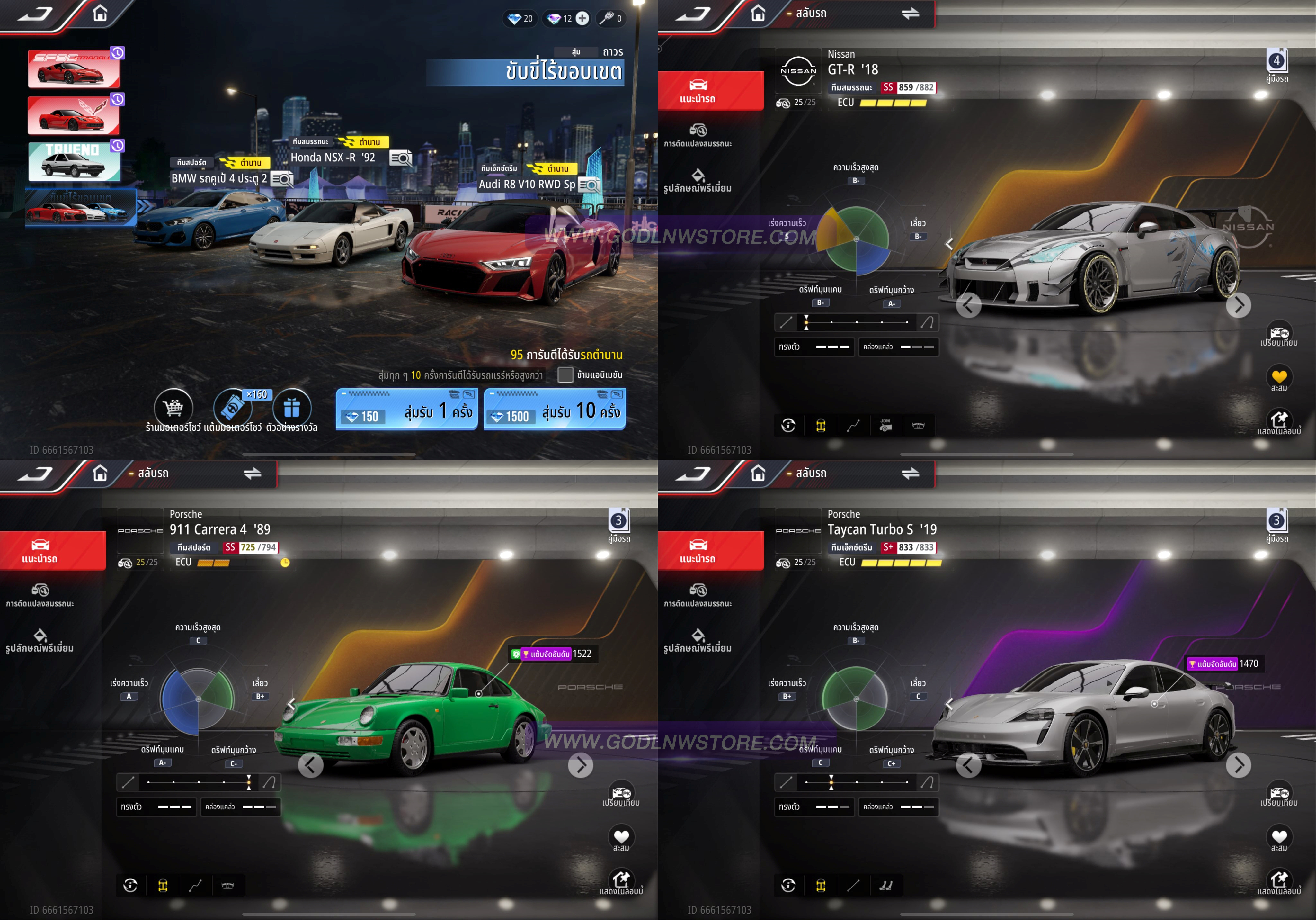This screenshot has height=920, width=1316.
Task: Select the SF90 Stradale banner thumbnail
Action: click(74, 69)
